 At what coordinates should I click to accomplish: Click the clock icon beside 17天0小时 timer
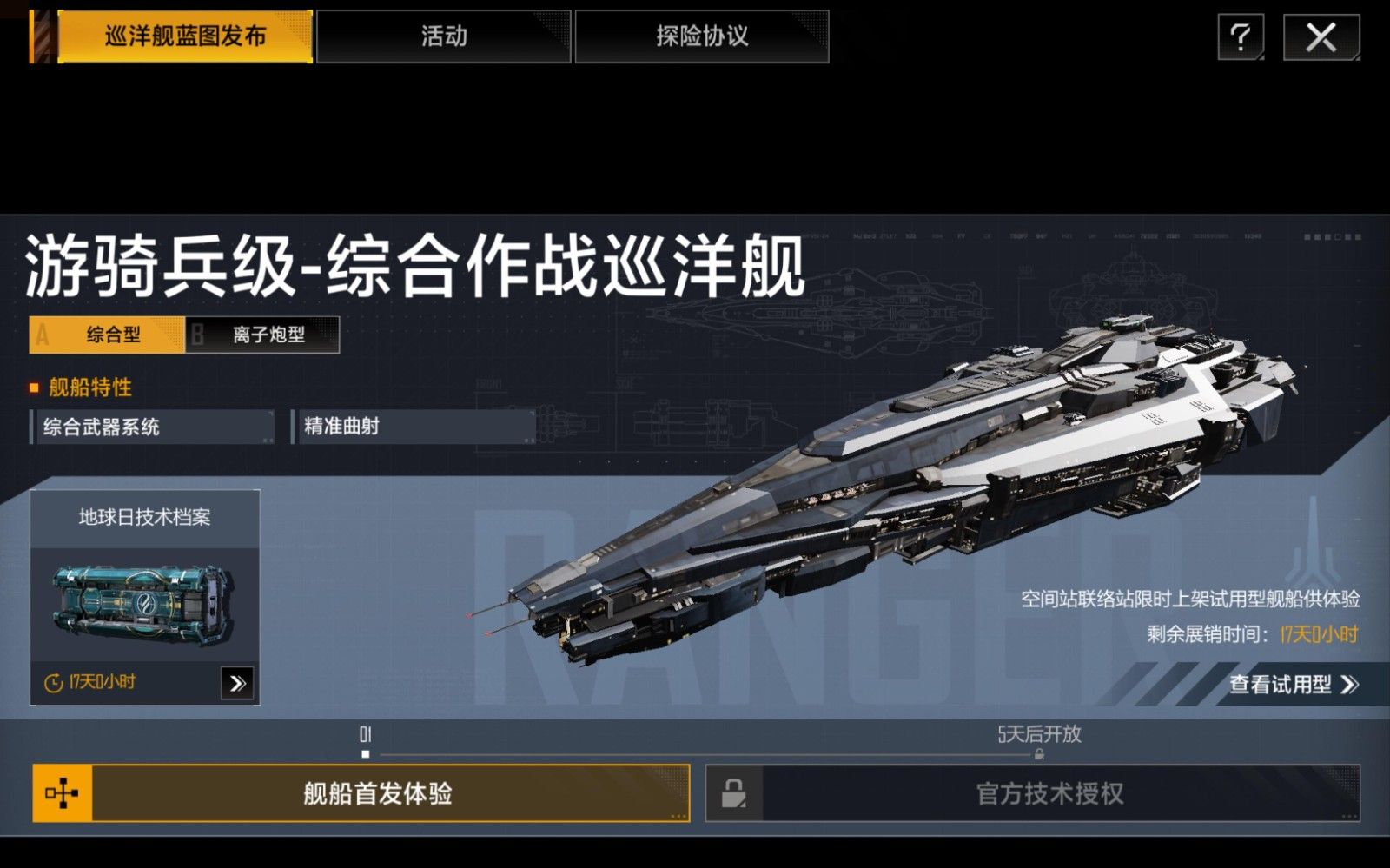52,685
